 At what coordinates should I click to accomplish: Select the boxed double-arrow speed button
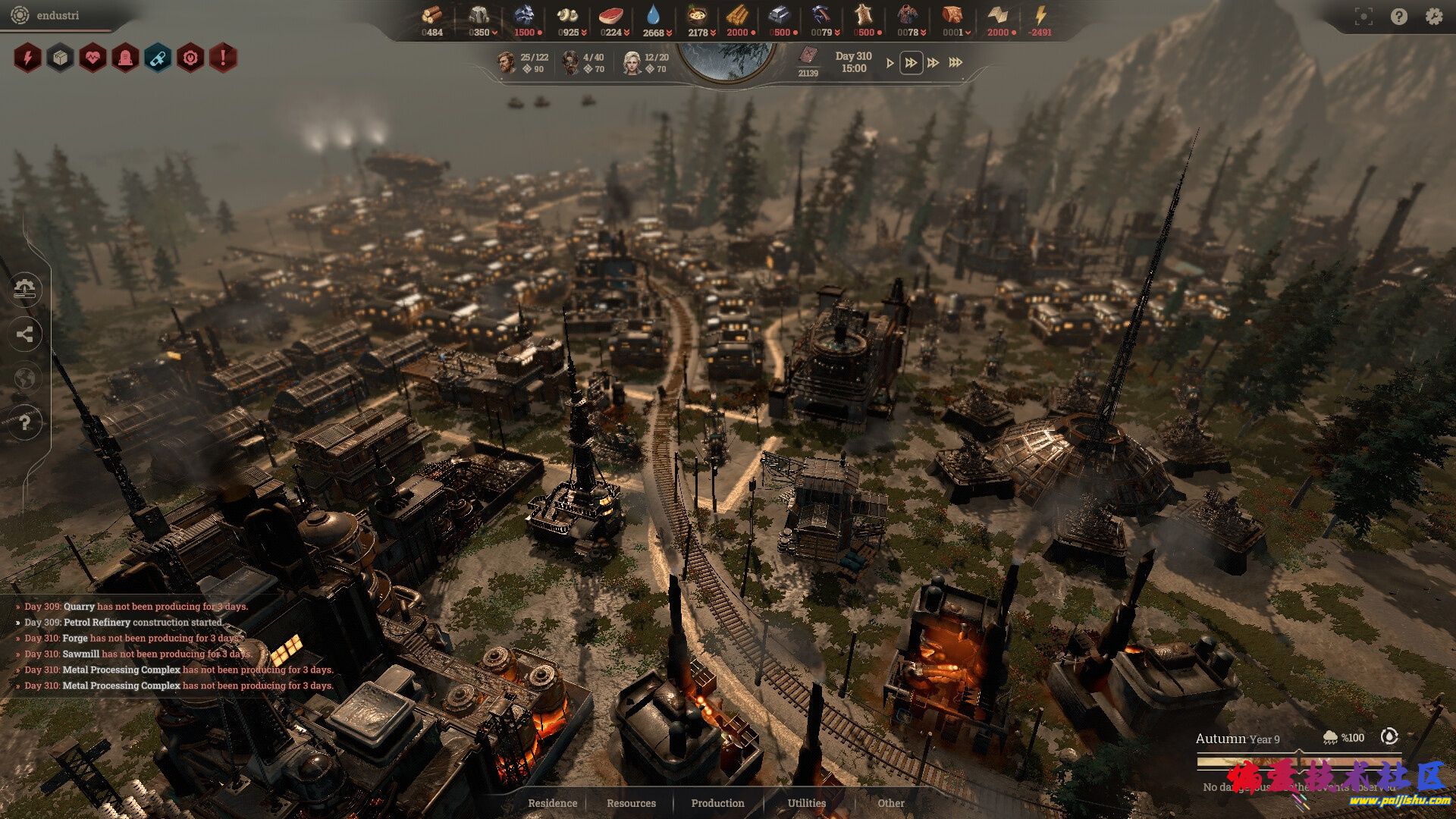click(x=911, y=63)
